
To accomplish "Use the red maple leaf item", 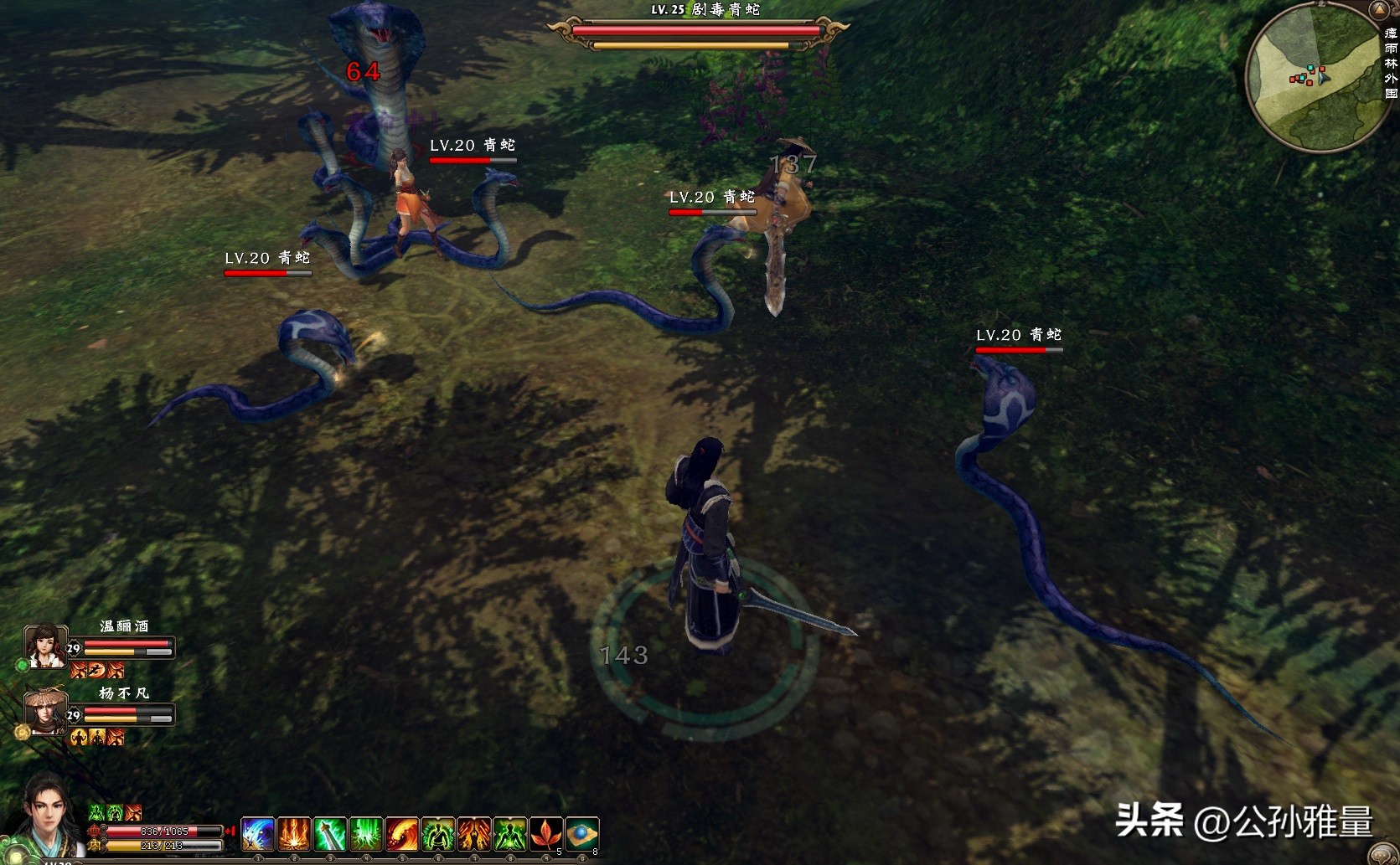I will coord(546,835).
